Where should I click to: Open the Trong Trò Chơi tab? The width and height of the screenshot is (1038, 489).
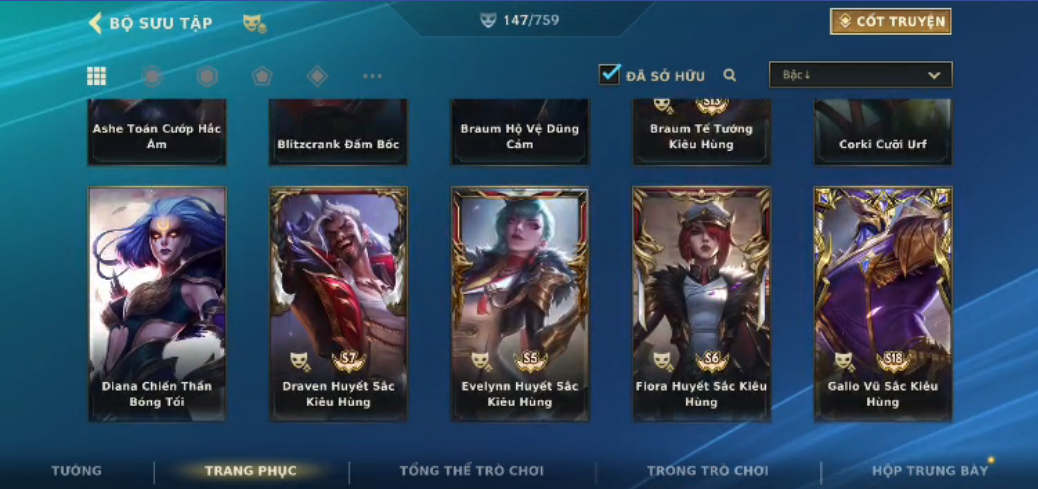707,471
